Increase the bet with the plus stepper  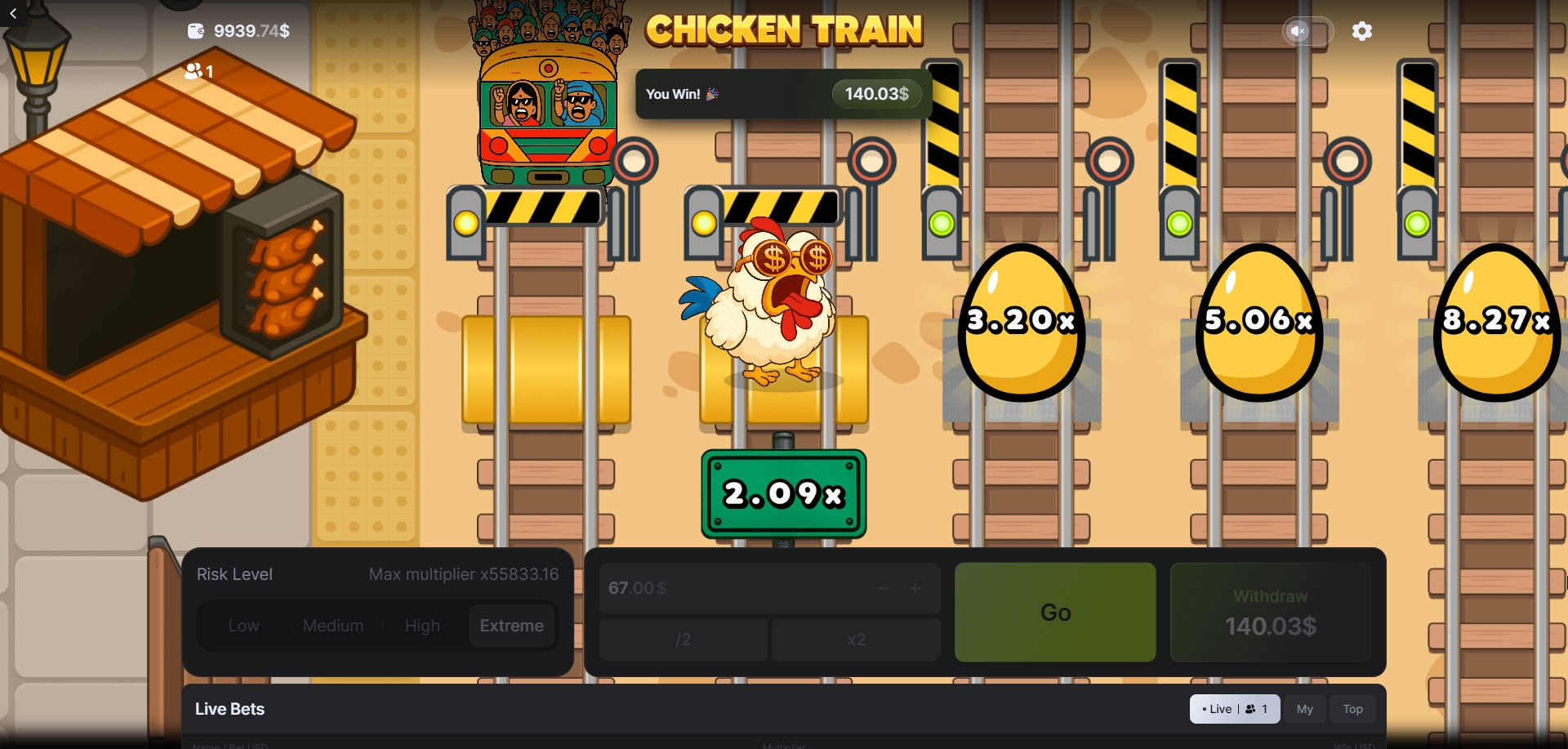(x=915, y=588)
